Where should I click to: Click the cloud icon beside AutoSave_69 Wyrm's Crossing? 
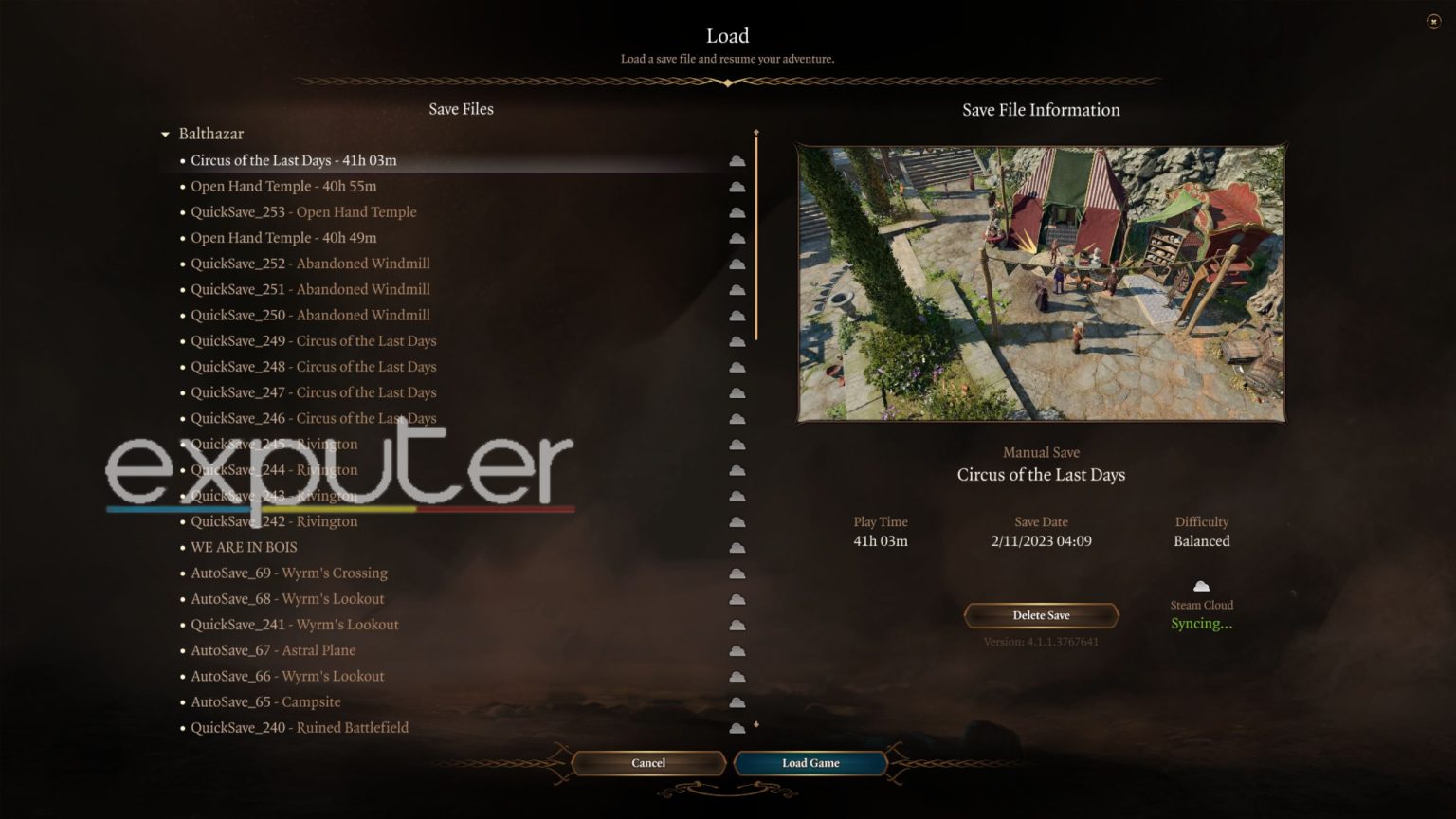(x=737, y=573)
